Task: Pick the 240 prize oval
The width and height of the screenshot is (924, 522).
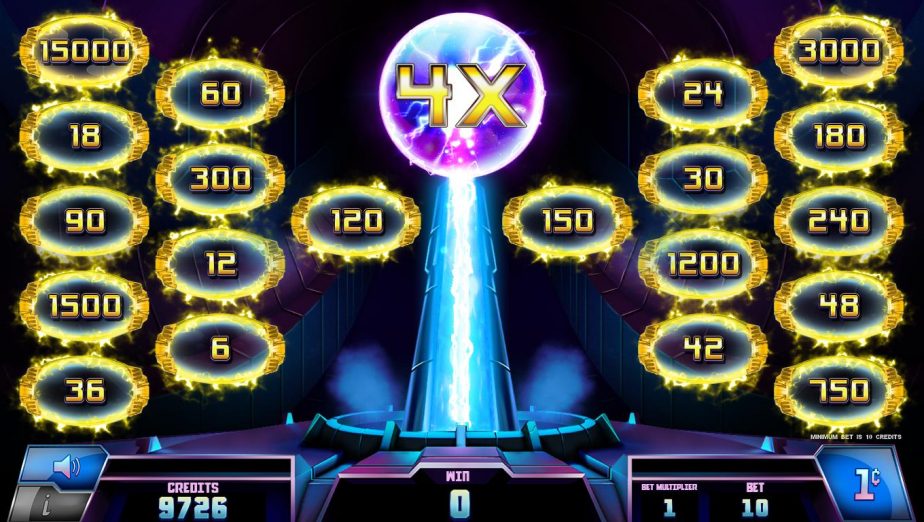Action: click(838, 221)
